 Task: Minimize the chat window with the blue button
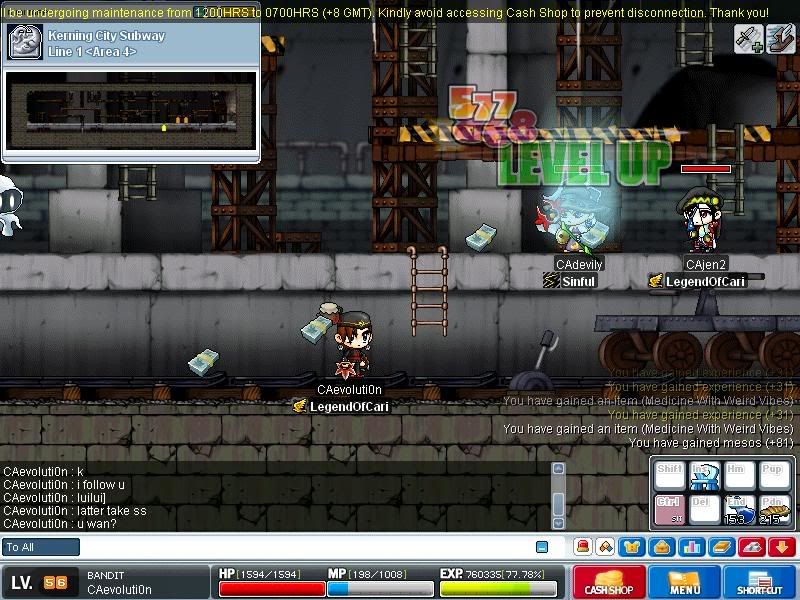[x=542, y=547]
